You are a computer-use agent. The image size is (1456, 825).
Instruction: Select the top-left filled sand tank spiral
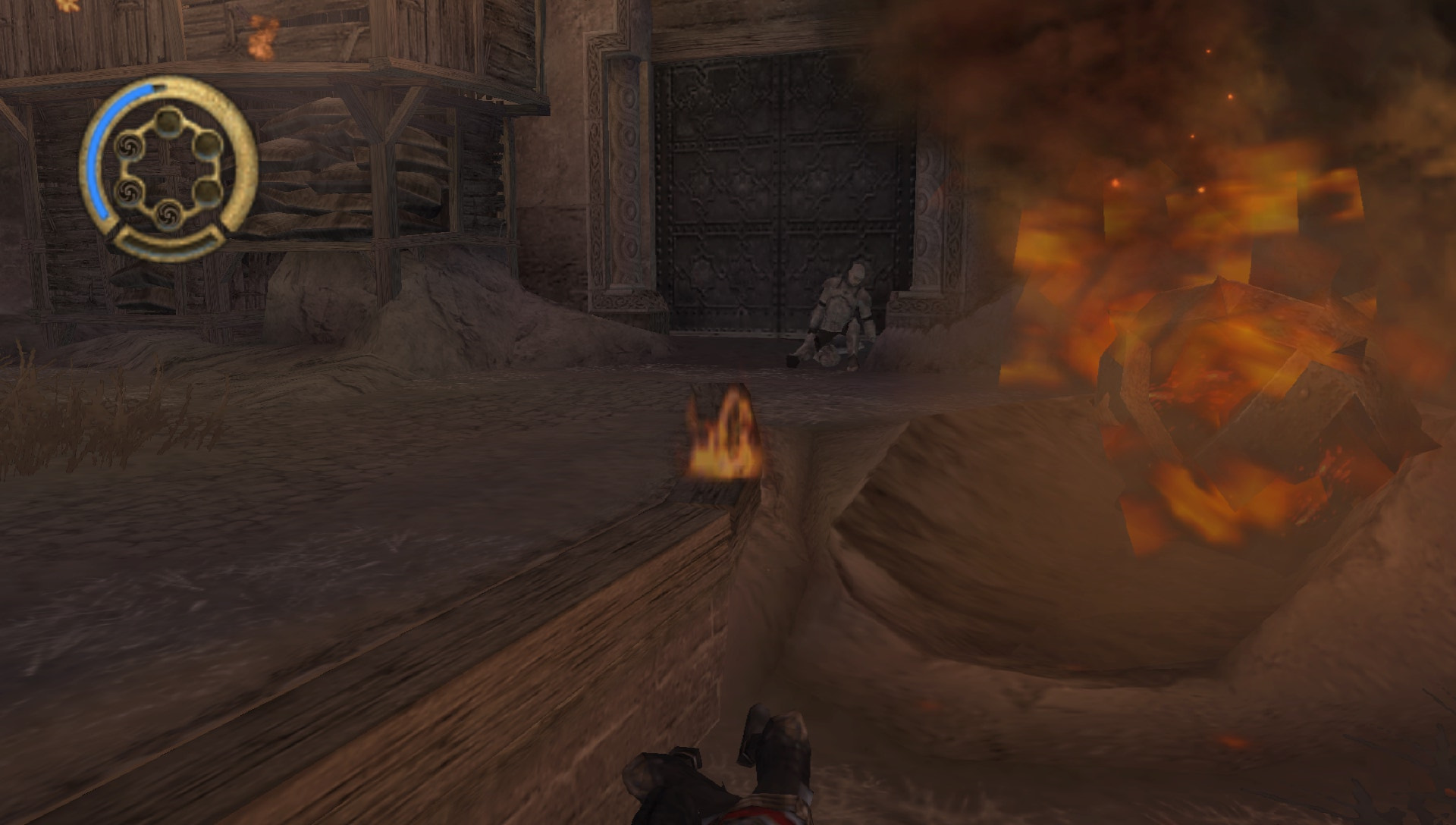click(128, 146)
